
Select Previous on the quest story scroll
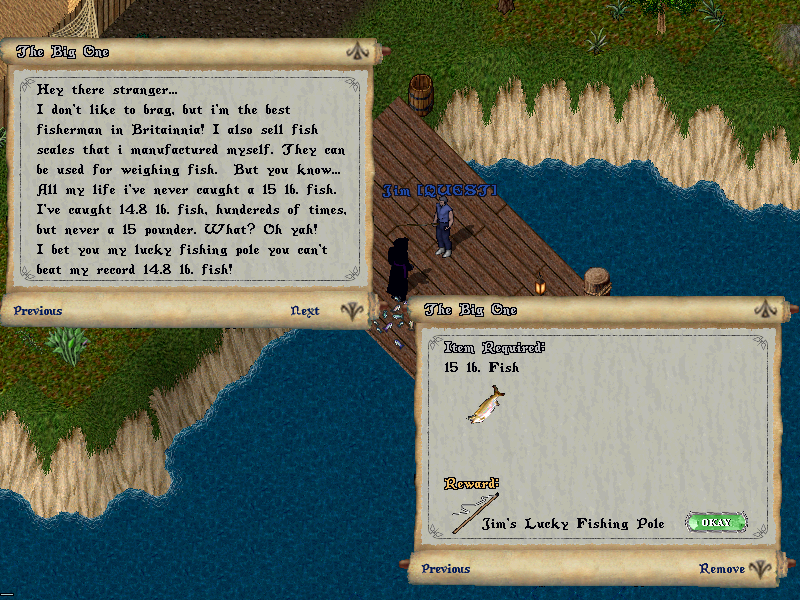38,311
